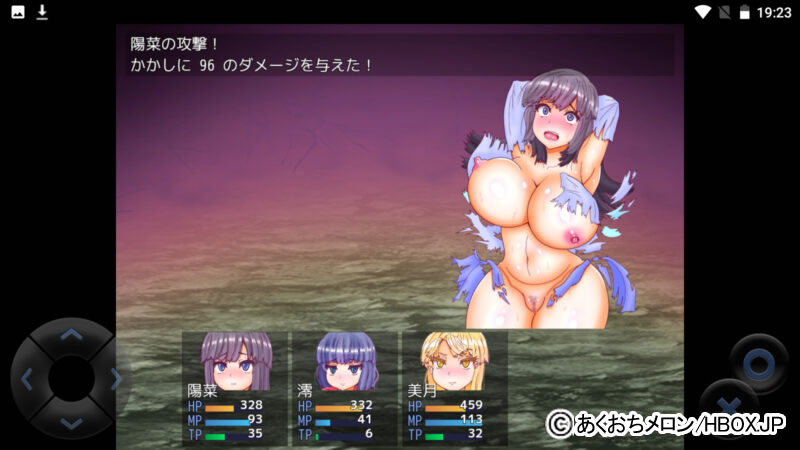This screenshot has height=450, width=800.
Task: Tap the blue circle confirm button
Action: click(x=758, y=362)
